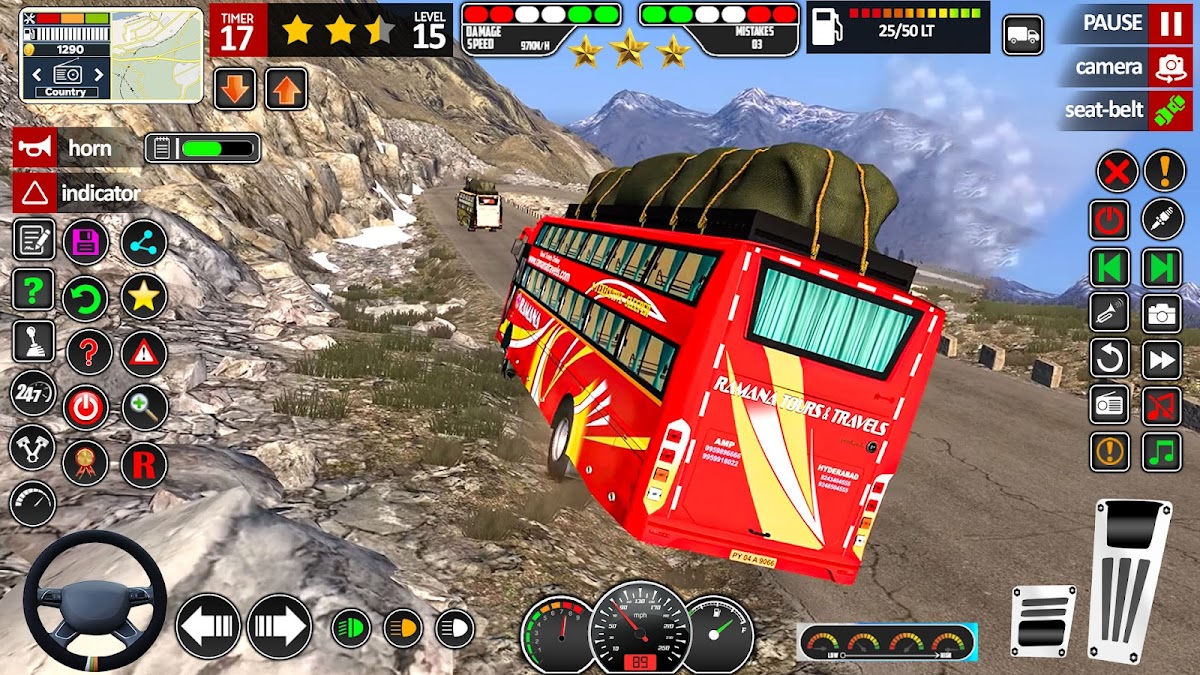
Task: Select the yellow star icon
Action: [144, 297]
